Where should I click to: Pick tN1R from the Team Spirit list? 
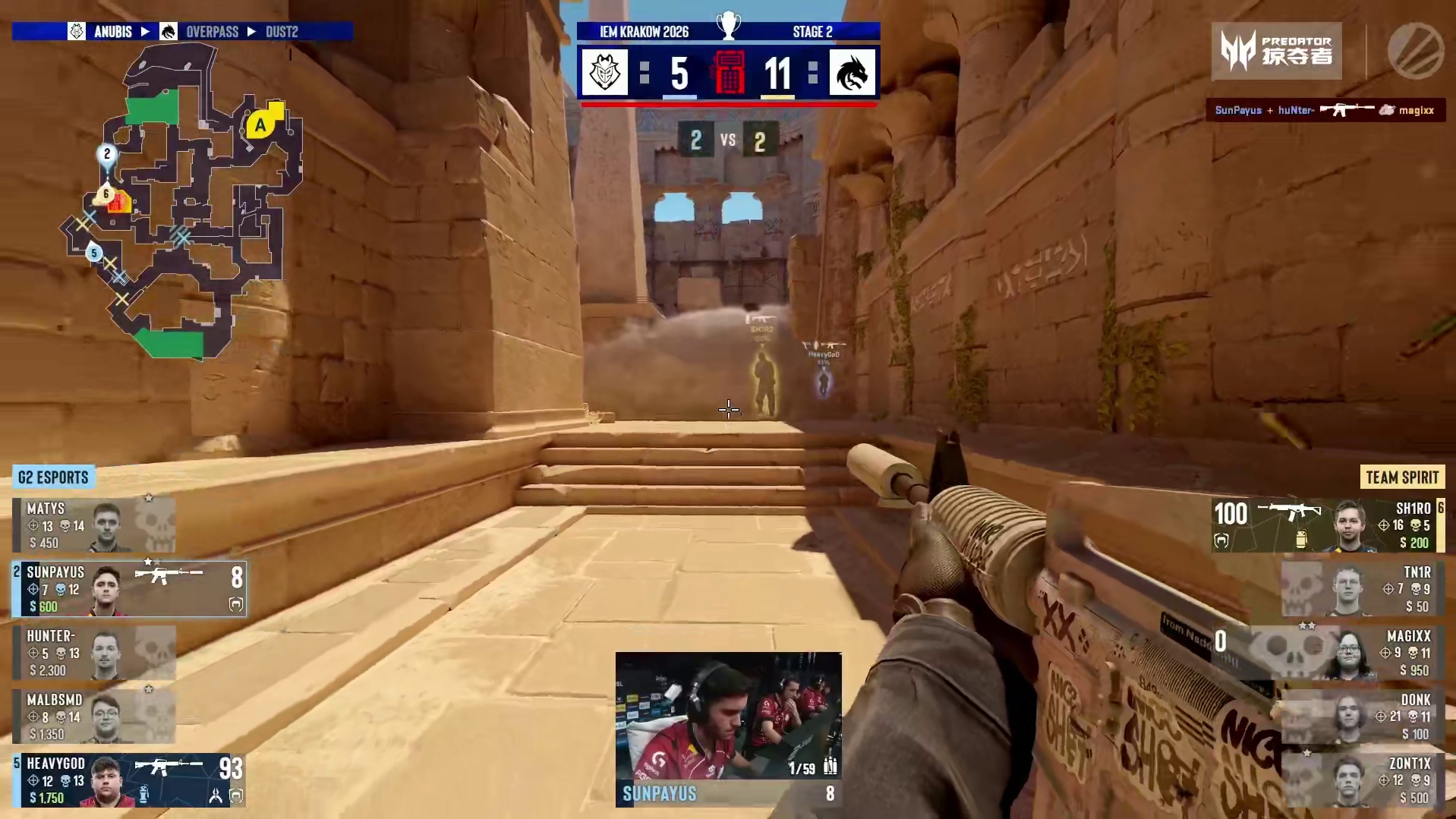(x=1363, y=588)
